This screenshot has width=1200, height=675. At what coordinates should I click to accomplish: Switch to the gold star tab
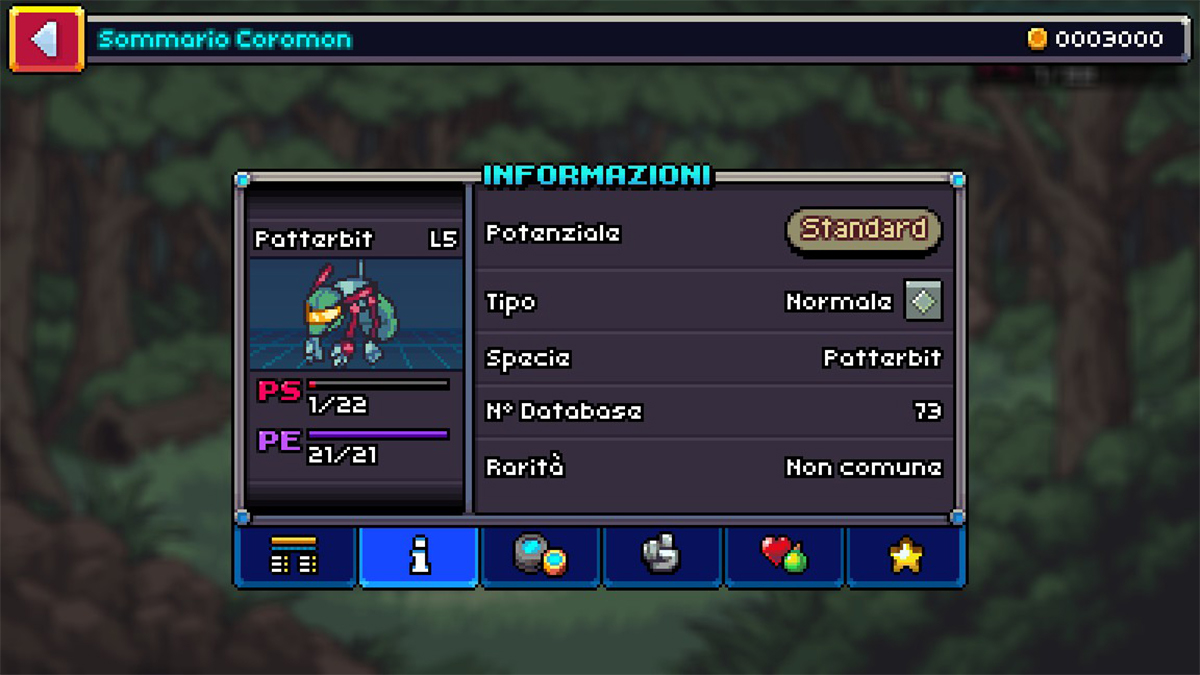tap(905, 556)
